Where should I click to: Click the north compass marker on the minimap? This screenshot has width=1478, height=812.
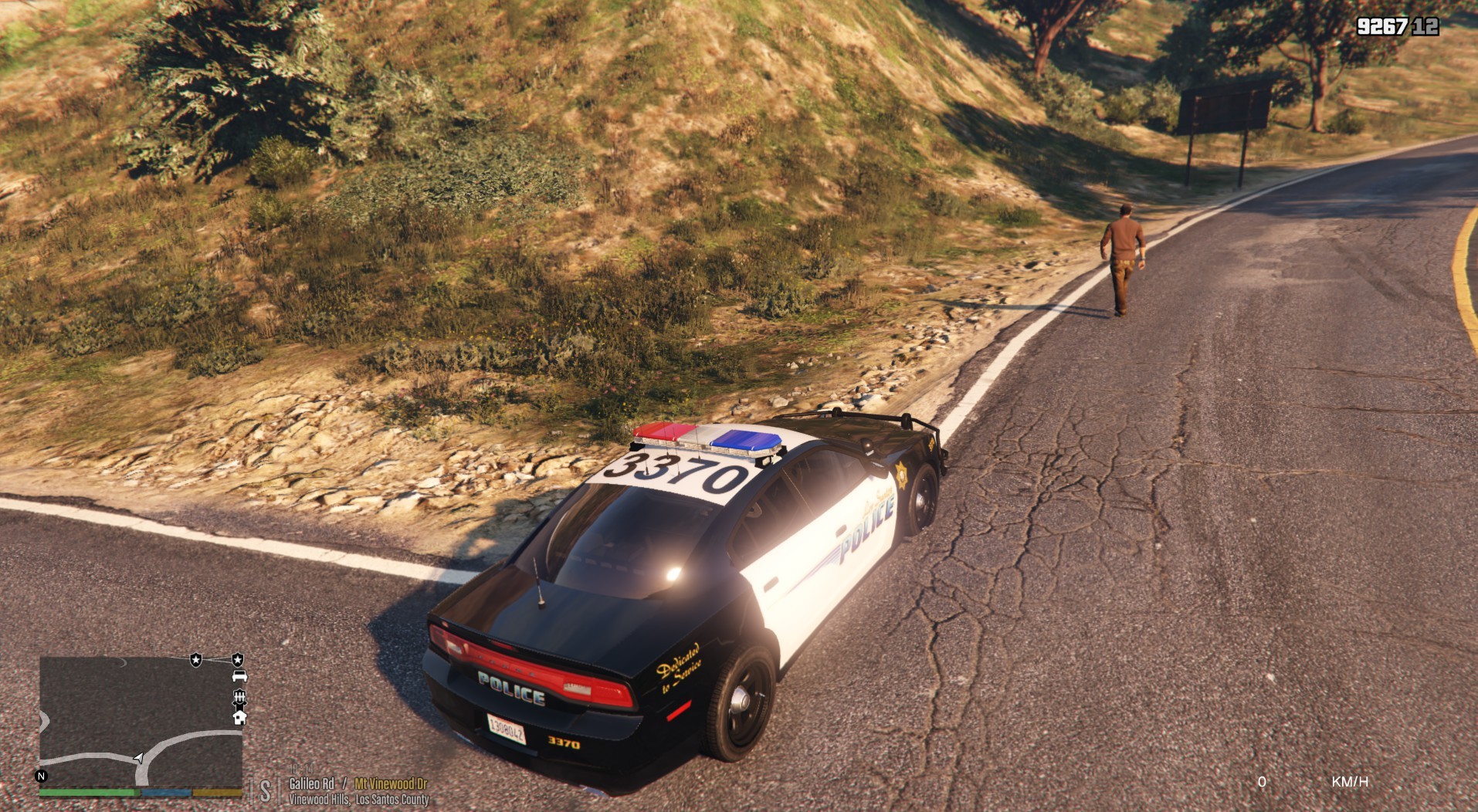coord(42,776)
